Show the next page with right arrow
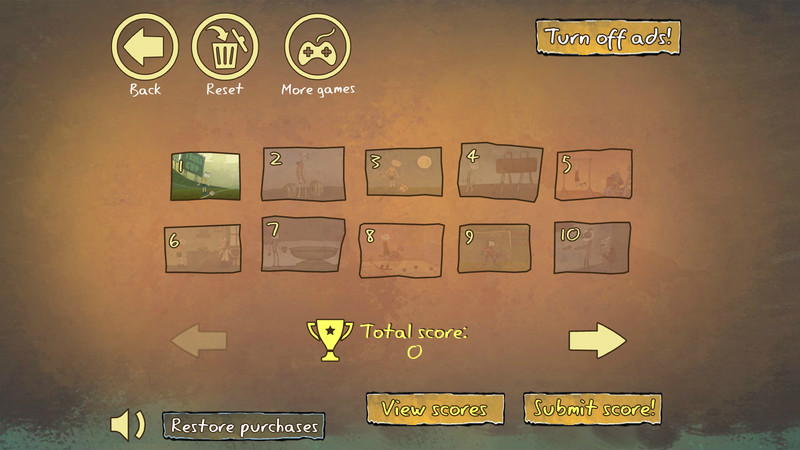800x450 pixels. [597, 341]
